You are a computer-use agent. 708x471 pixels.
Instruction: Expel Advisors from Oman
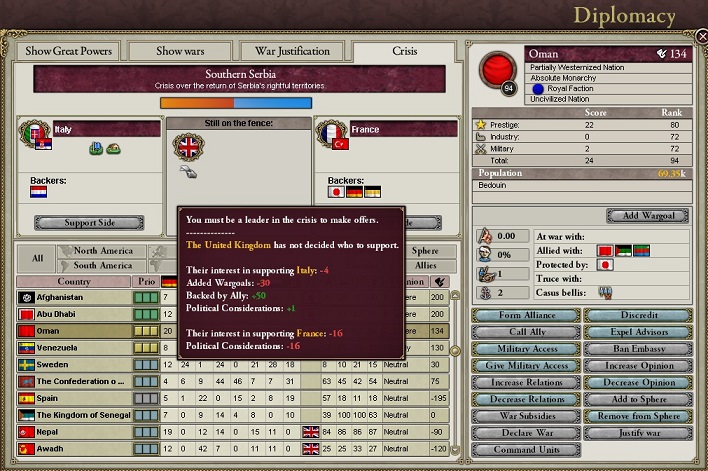636,332
